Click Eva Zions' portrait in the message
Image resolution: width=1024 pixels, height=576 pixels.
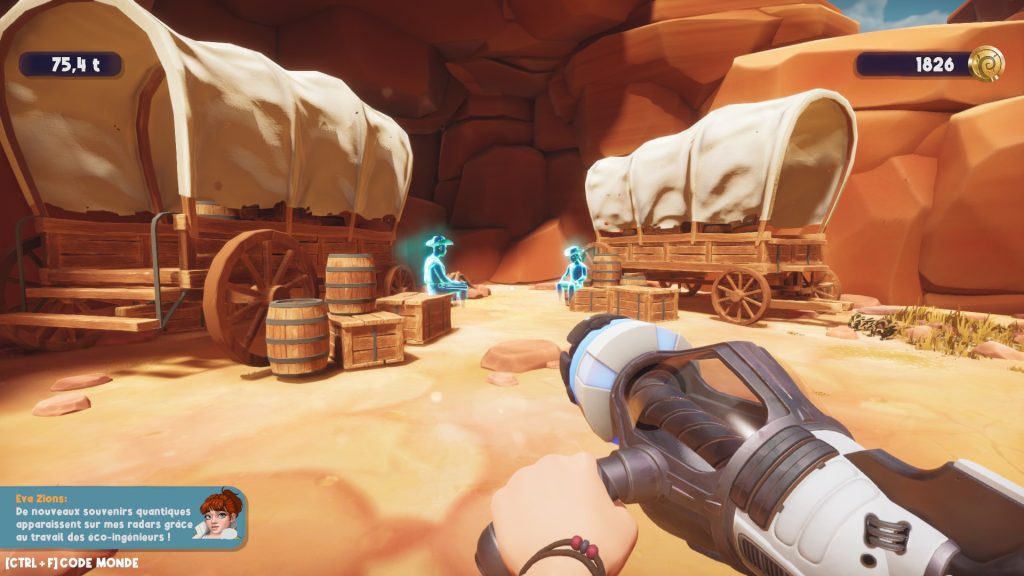click(x=220, y=515)
